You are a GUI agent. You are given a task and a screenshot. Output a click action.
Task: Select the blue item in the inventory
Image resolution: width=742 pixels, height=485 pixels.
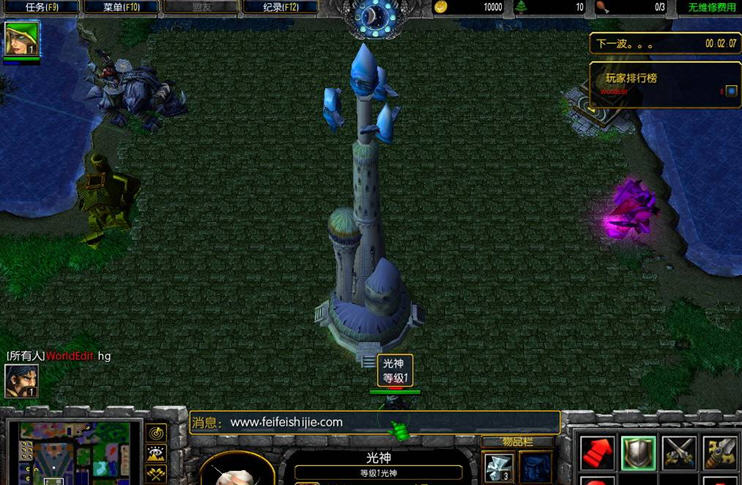coord(535,468)
